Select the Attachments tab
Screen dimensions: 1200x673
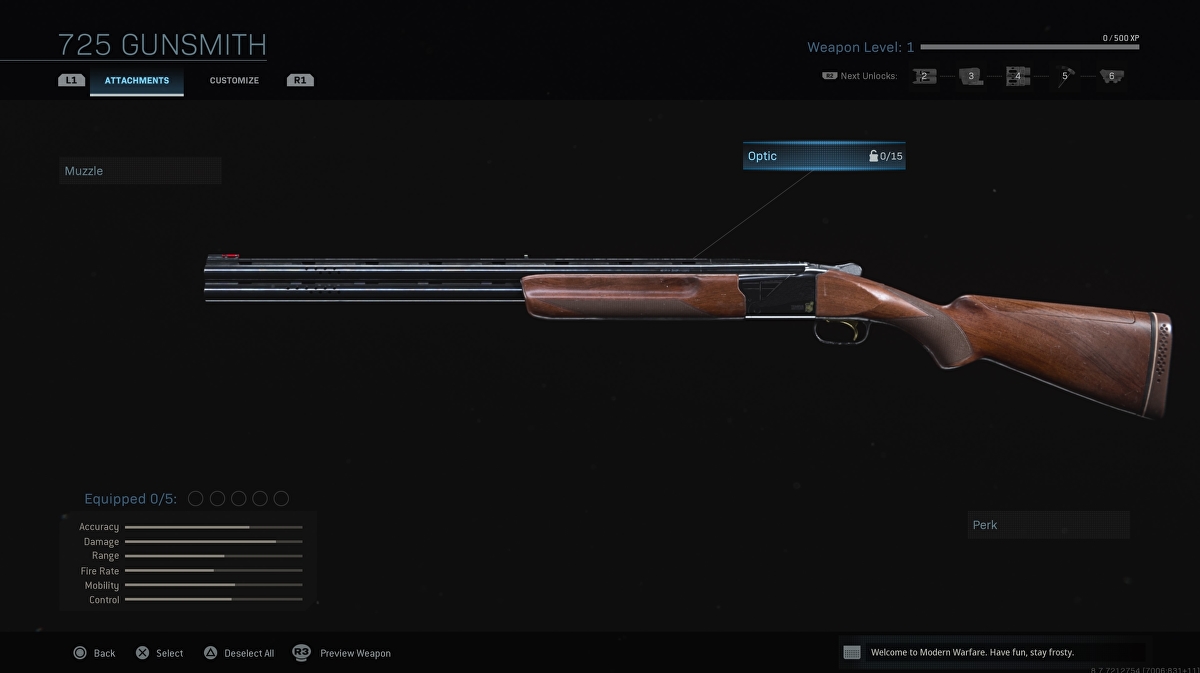(137, 81)
